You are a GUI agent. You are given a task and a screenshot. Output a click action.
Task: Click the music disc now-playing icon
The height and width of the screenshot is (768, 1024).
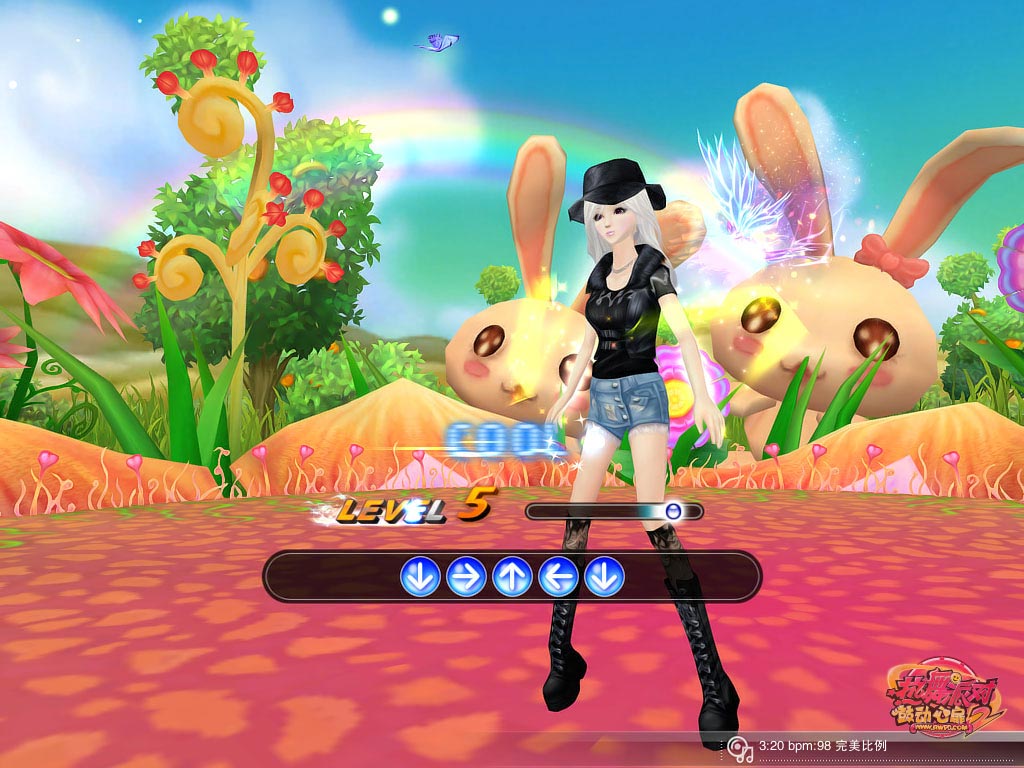(740, 747)
